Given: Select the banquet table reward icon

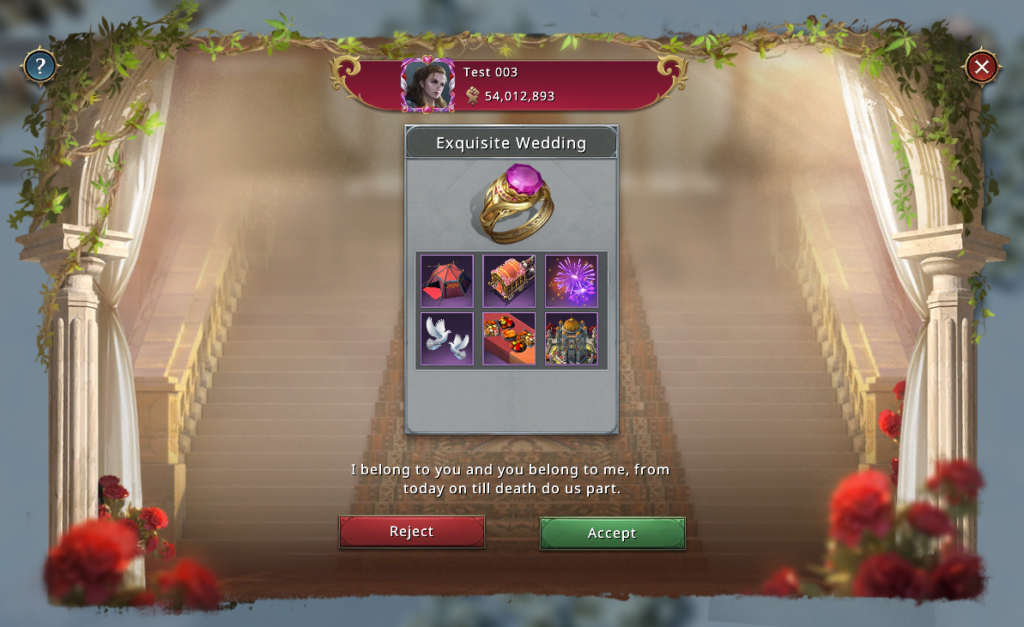Looking at the screenshot, I should (x=509, y=339).
